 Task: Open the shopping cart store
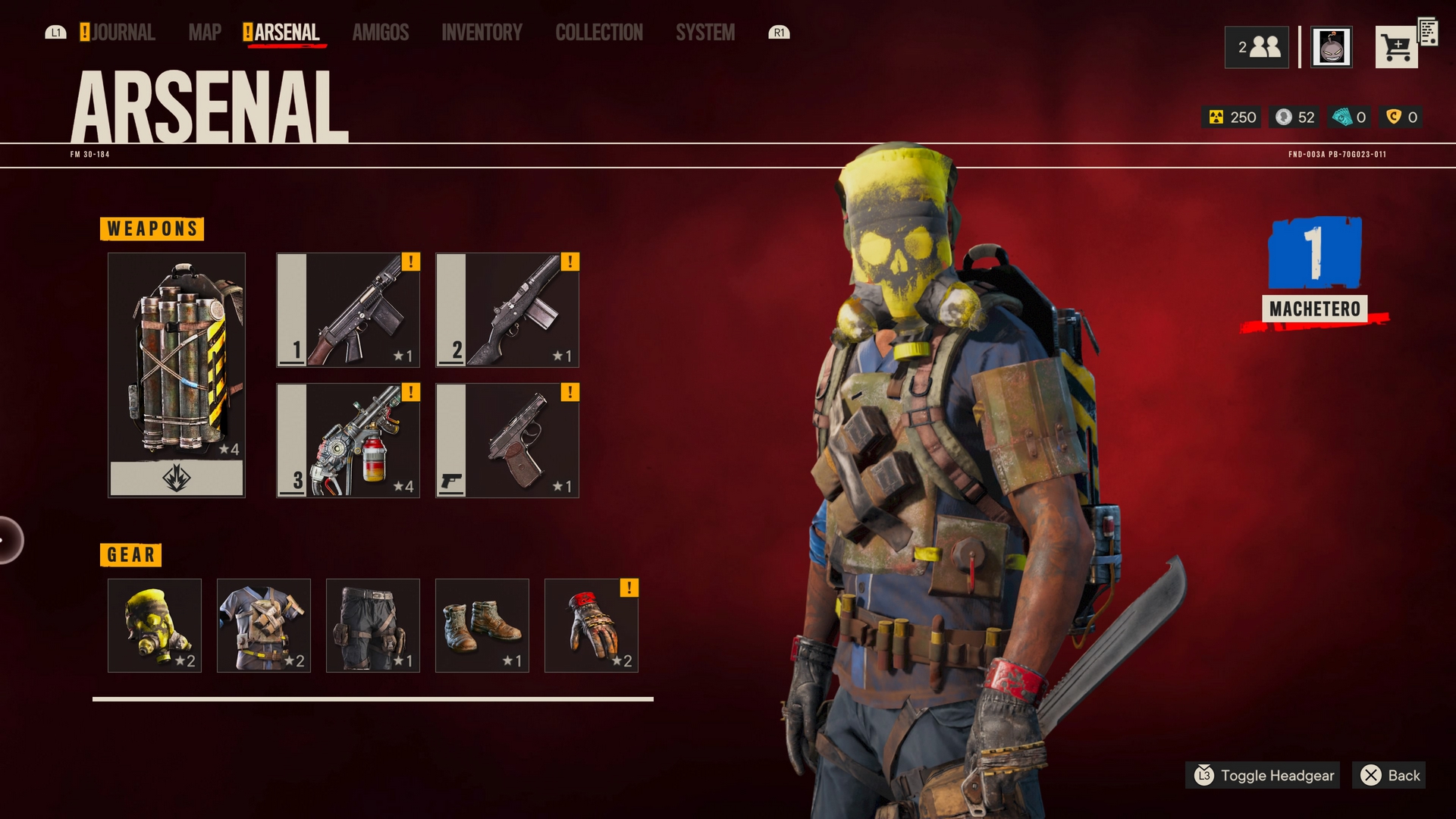tap(1397, 48)
